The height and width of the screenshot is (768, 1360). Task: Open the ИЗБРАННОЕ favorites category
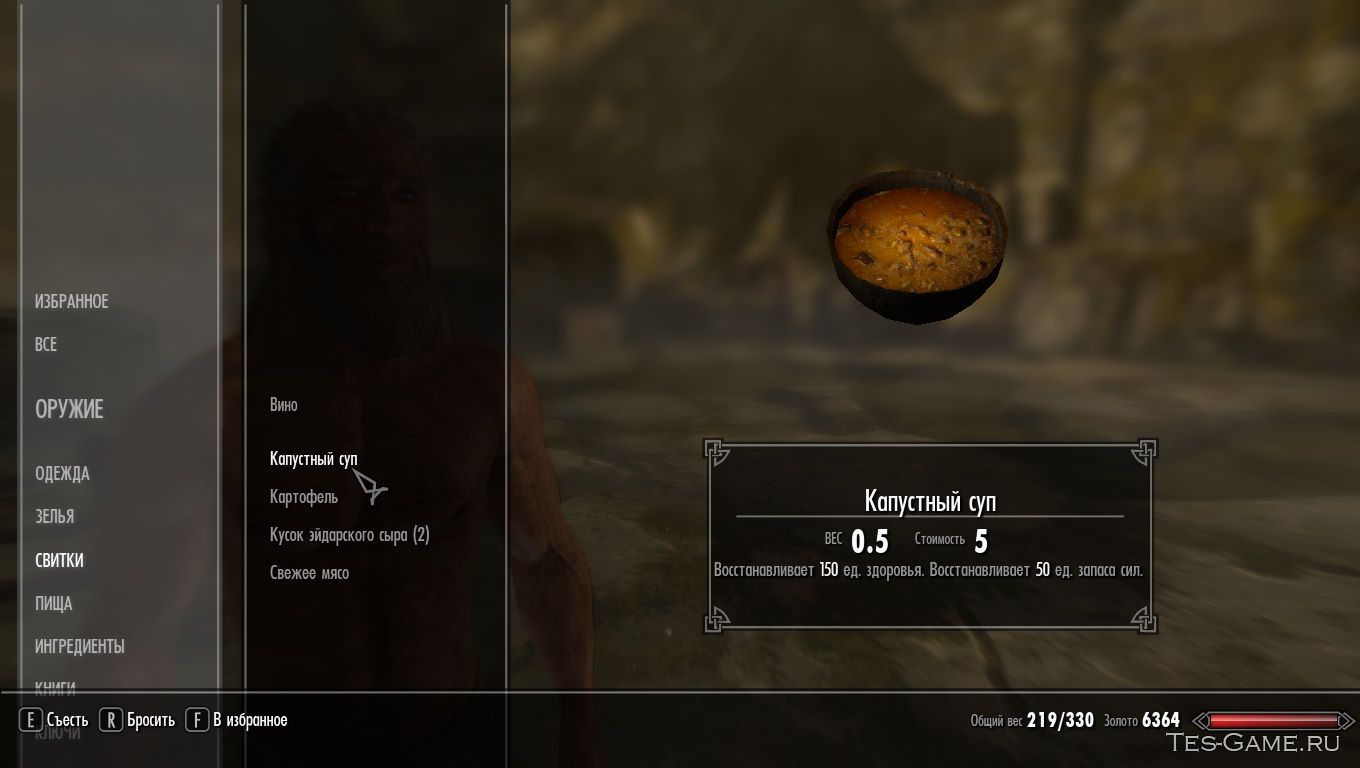[71, 301]
